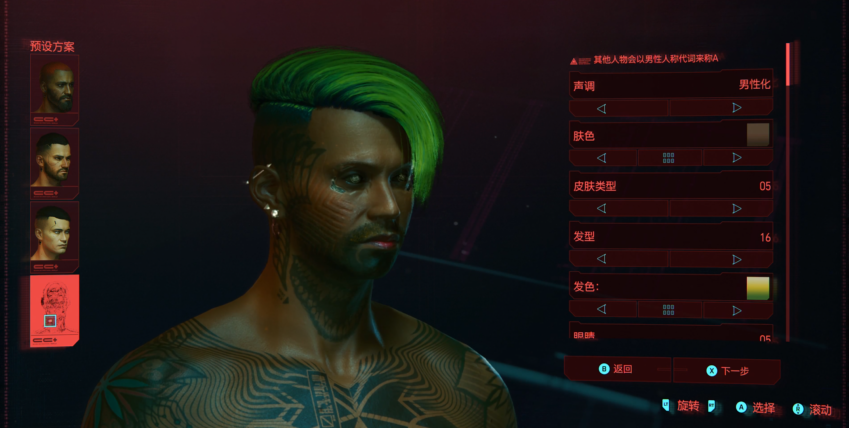Viewport: 849px width, 428px height.
Task: Select the previous hair color (发色)
Action: pyautogui.click(x=601, y=310)
